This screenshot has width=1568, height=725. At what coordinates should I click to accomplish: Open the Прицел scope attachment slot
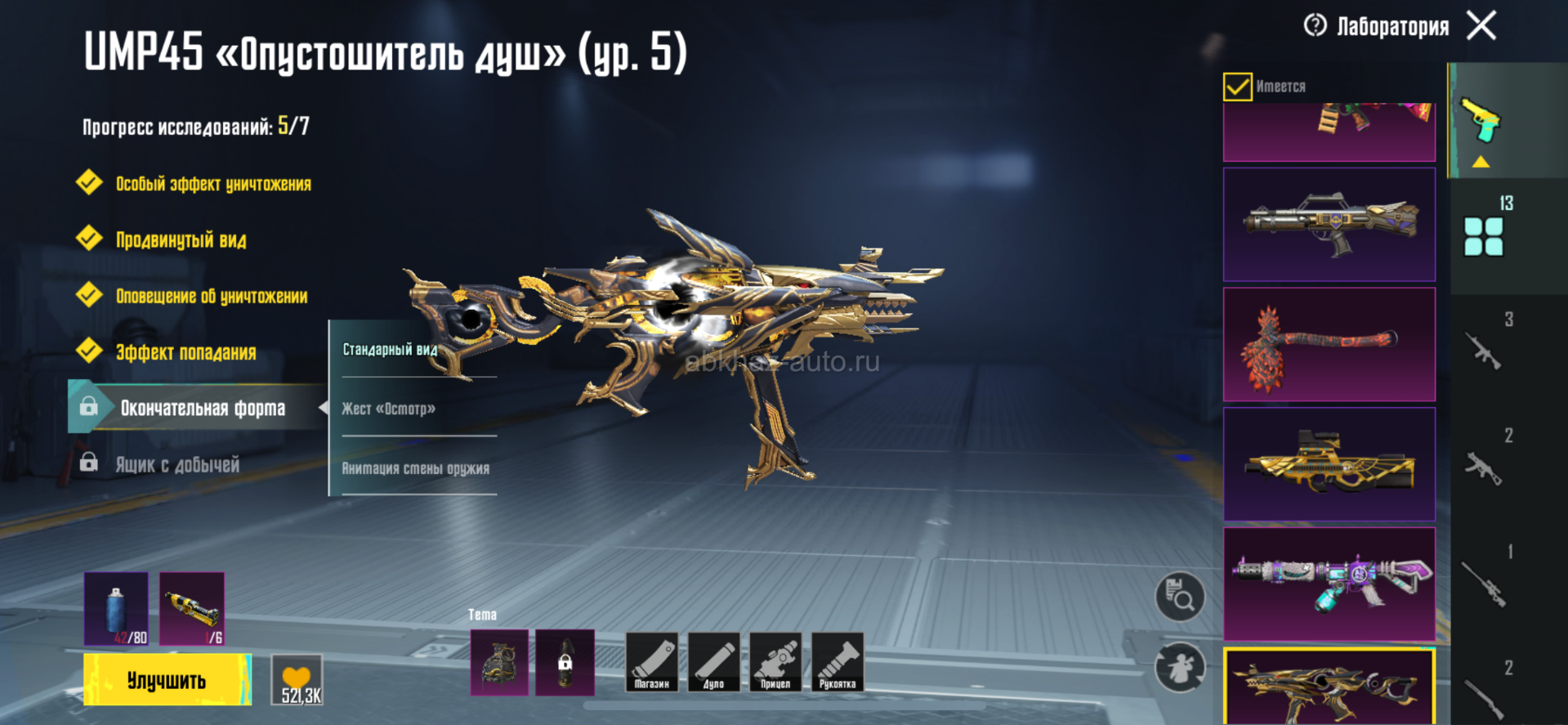click(x=775, y=662)
